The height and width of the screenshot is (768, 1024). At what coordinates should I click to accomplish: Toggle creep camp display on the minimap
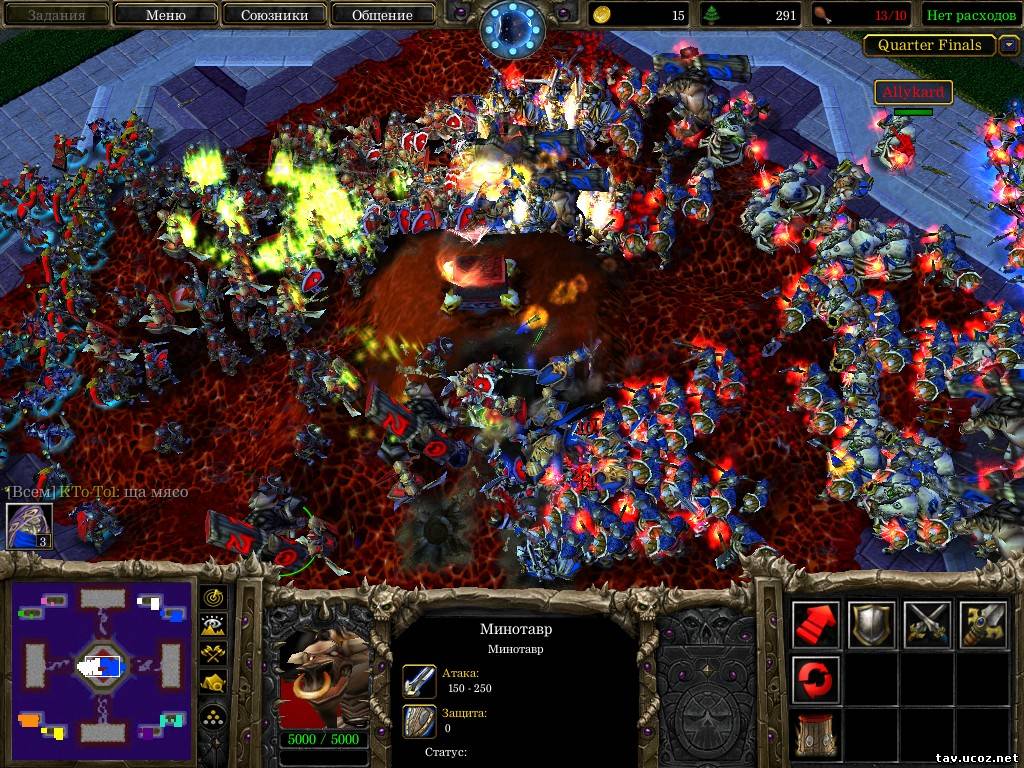[x=214, y=685]
